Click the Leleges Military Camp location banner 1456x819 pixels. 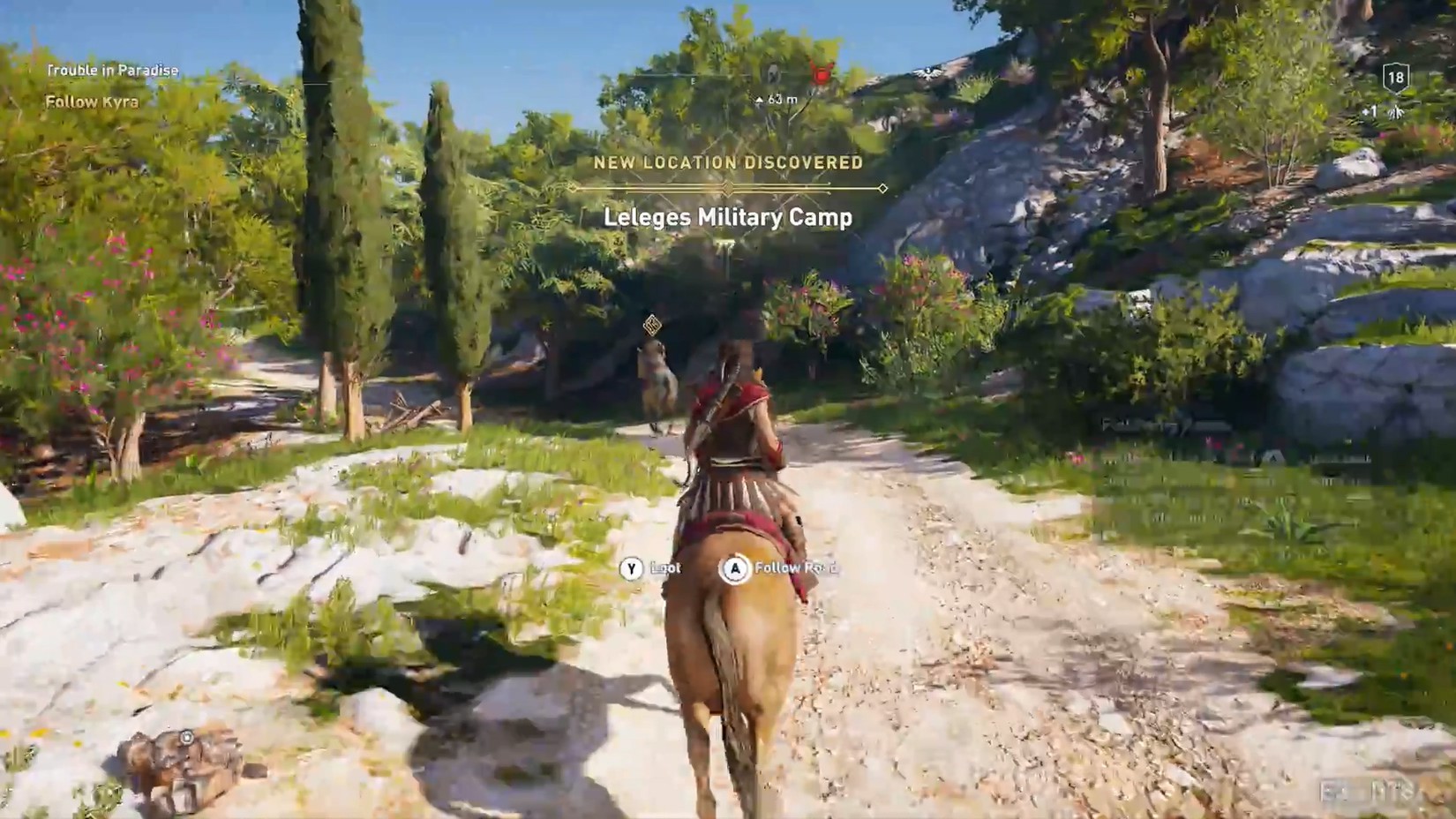[729, 218]
